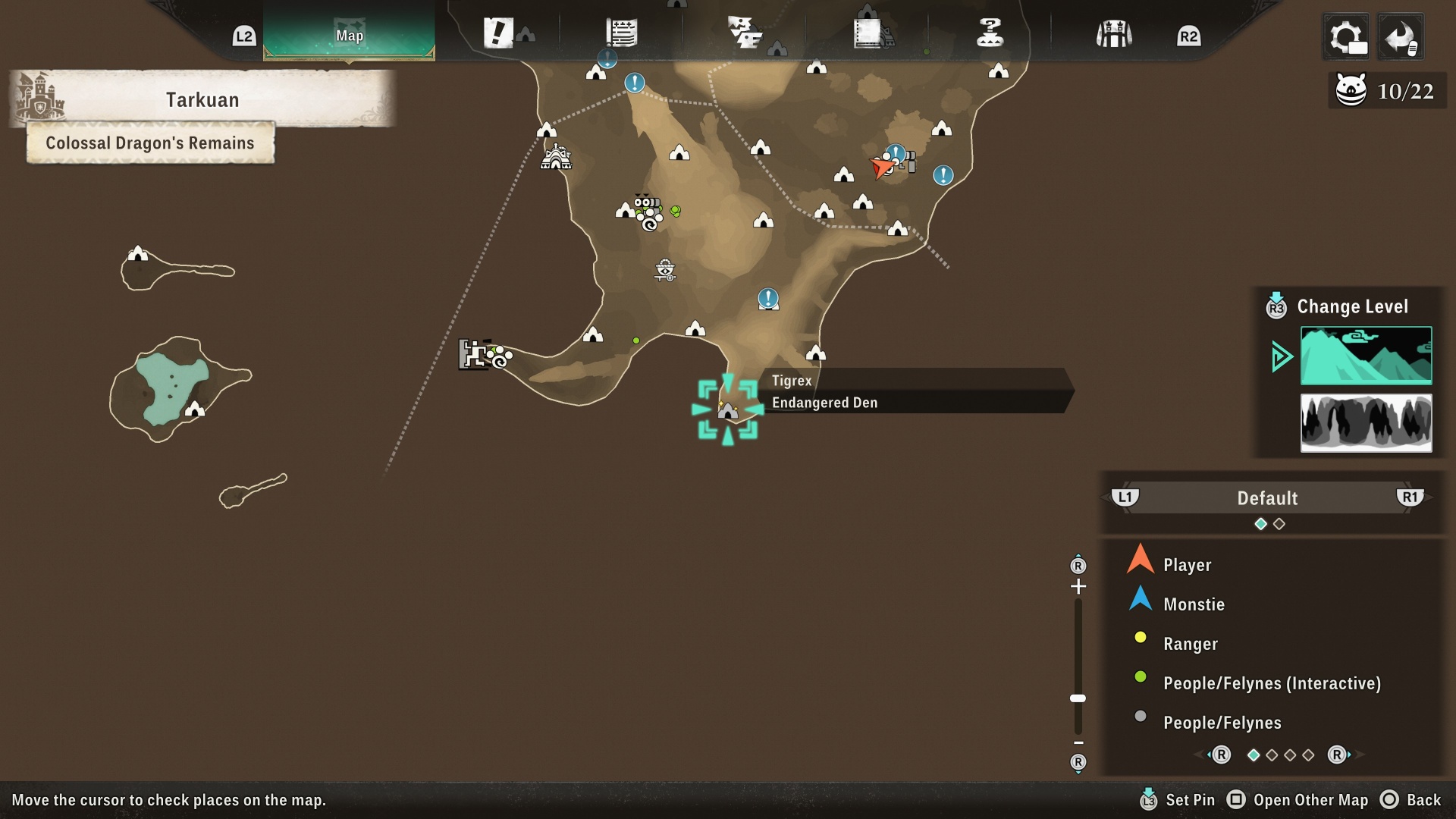1456x819 pixels.
Task: Open the mystery quest icon on the top bar
Action: tap(990, 33)
